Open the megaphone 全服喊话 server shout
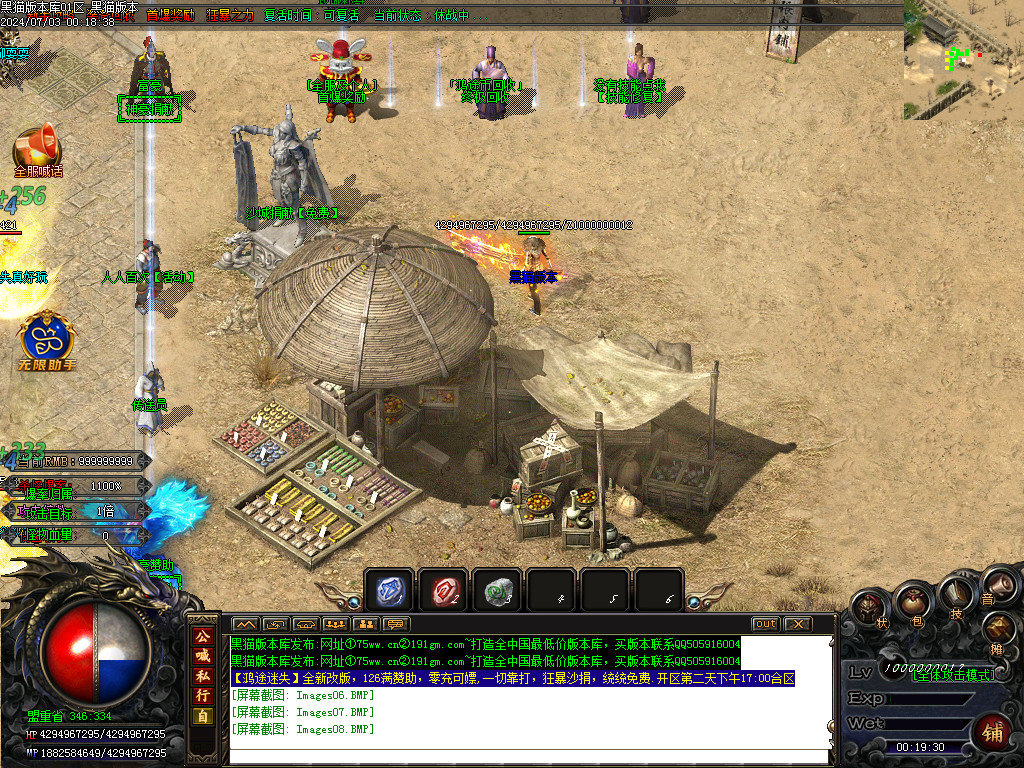1024x768 pixels. (x=37, y=148)
